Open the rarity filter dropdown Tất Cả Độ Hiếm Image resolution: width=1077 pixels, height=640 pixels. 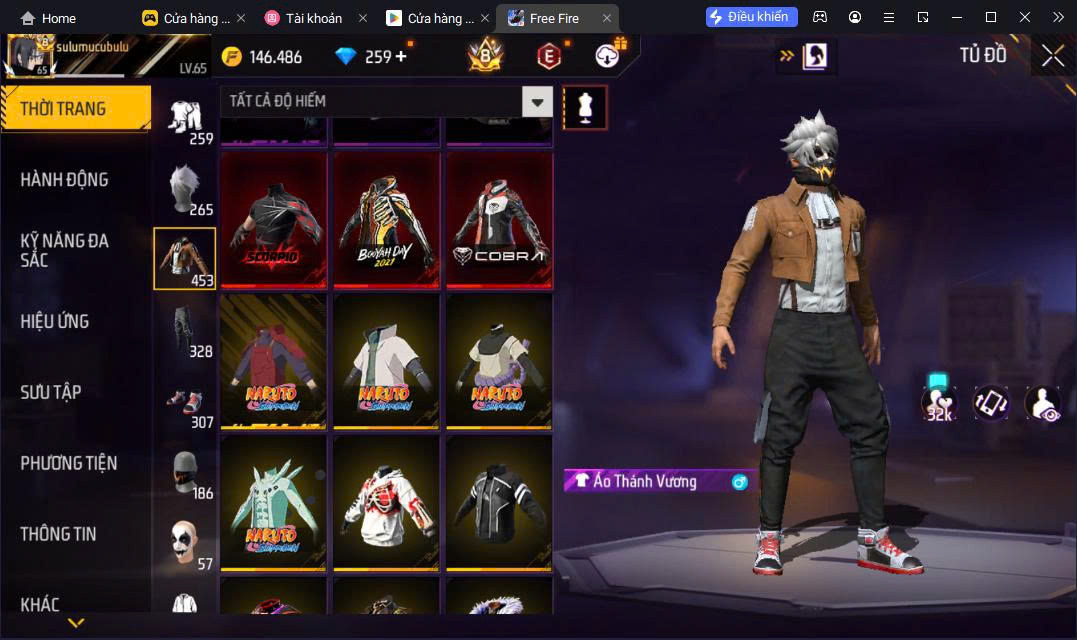pos(539,101)
